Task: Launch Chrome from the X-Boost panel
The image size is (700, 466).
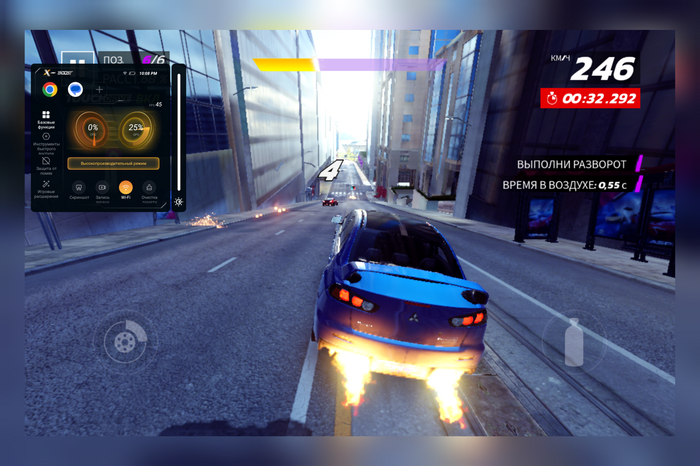Action: click(50, 89)
